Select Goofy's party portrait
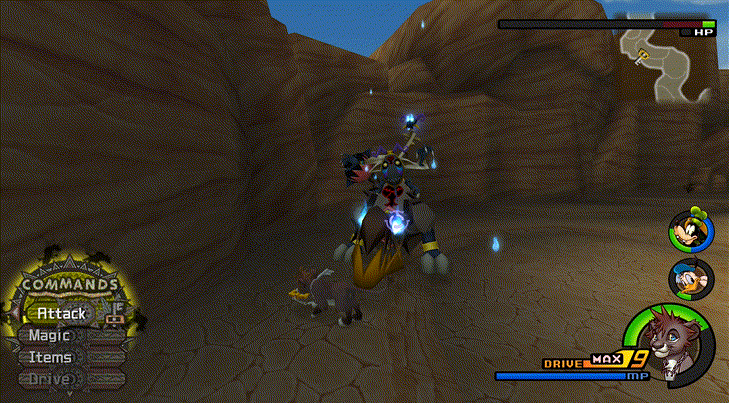 [690, 231]
